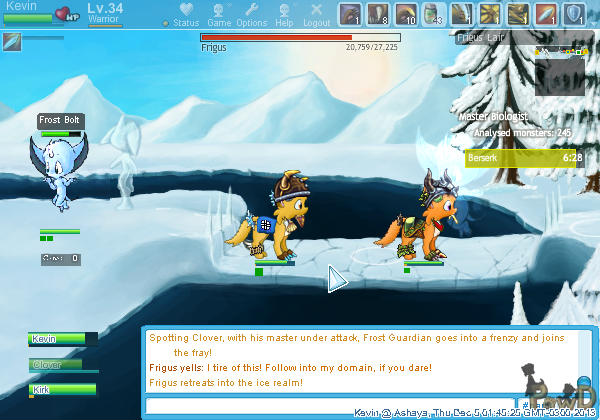The height and width of the screenshot is (420, 600).
Task: Select party member Kevin's bar
Action: click(63, 339)
